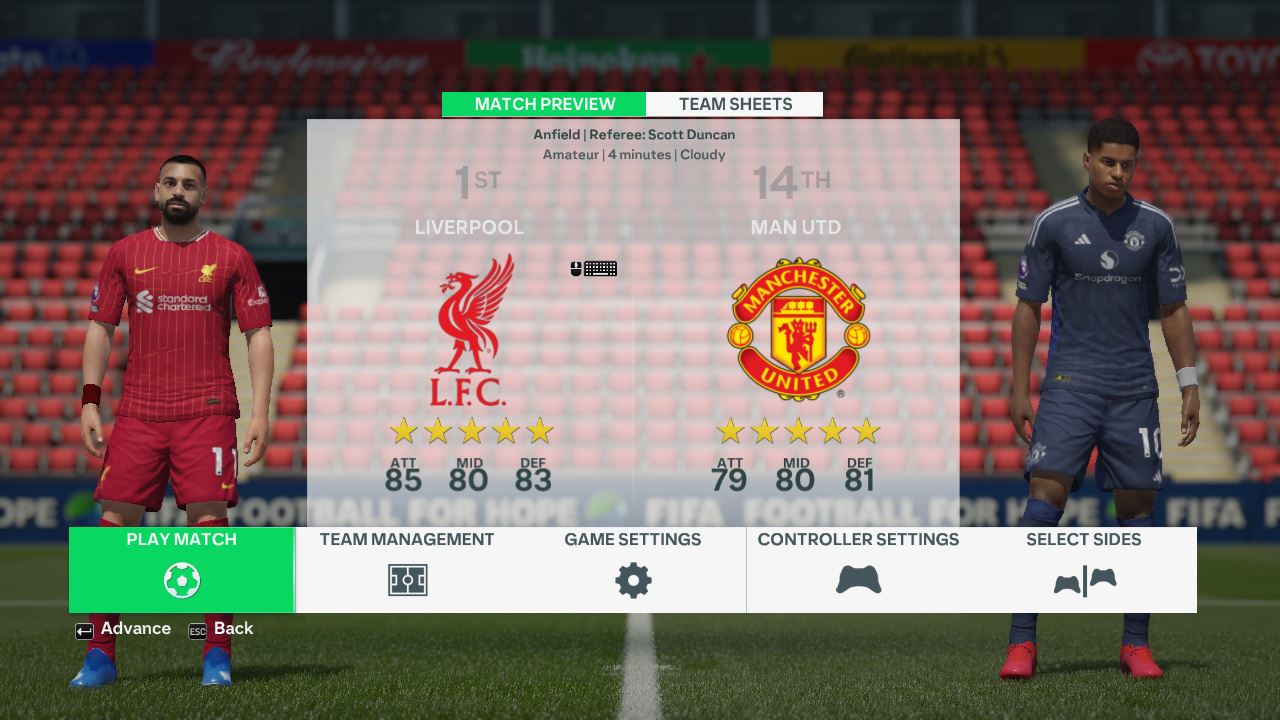The width and height of the screenshot is (1280, 720).
Task: Start the game with Play Match
Action: pyautogui.click(x=182, y=568)
